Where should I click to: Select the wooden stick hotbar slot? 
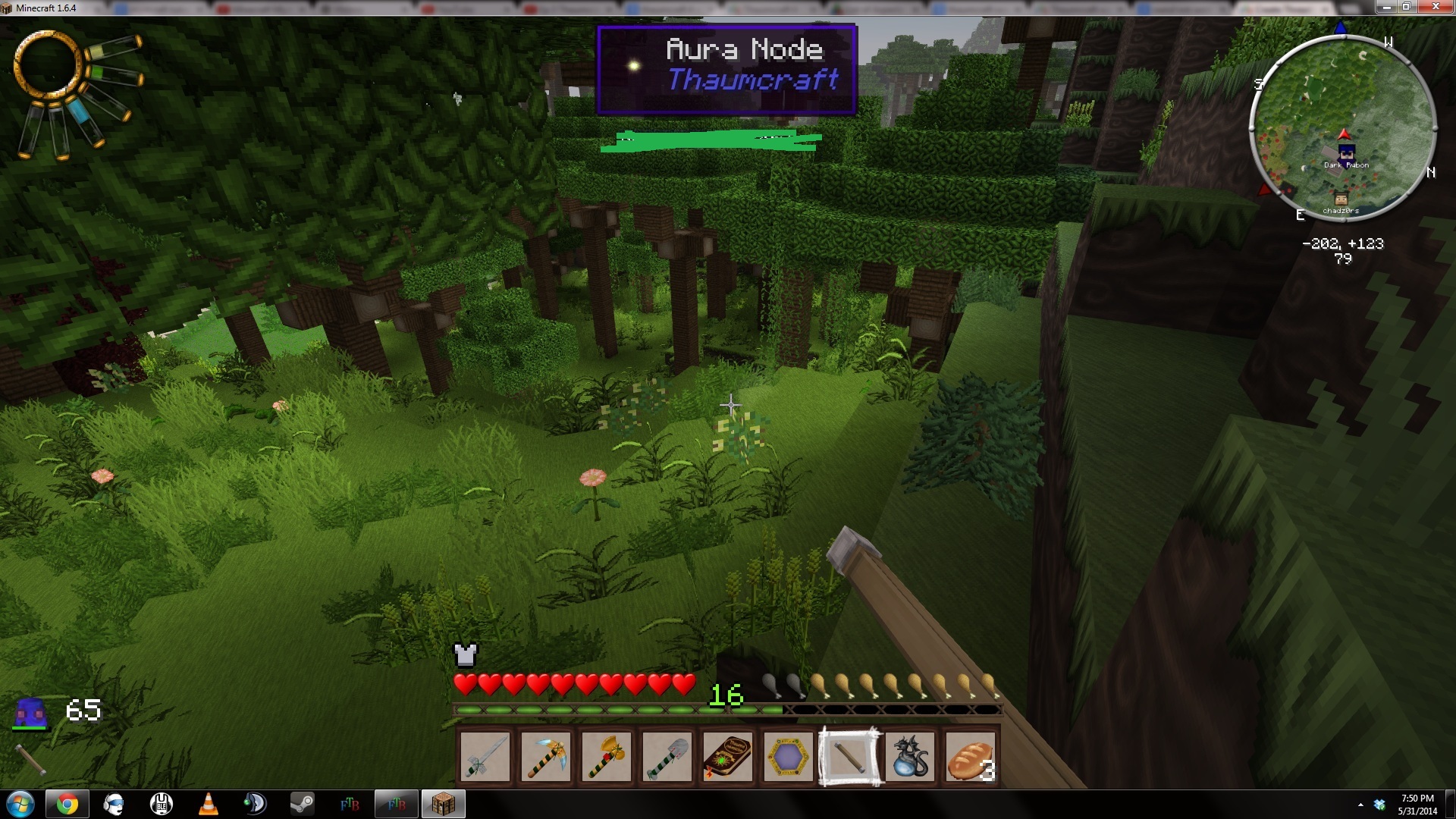pos(849,757)
